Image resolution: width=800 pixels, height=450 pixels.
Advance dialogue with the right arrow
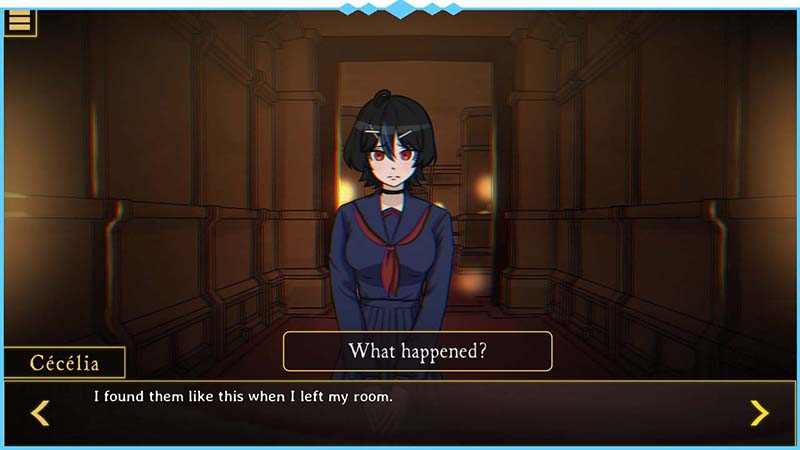click(x=759, y=412)
